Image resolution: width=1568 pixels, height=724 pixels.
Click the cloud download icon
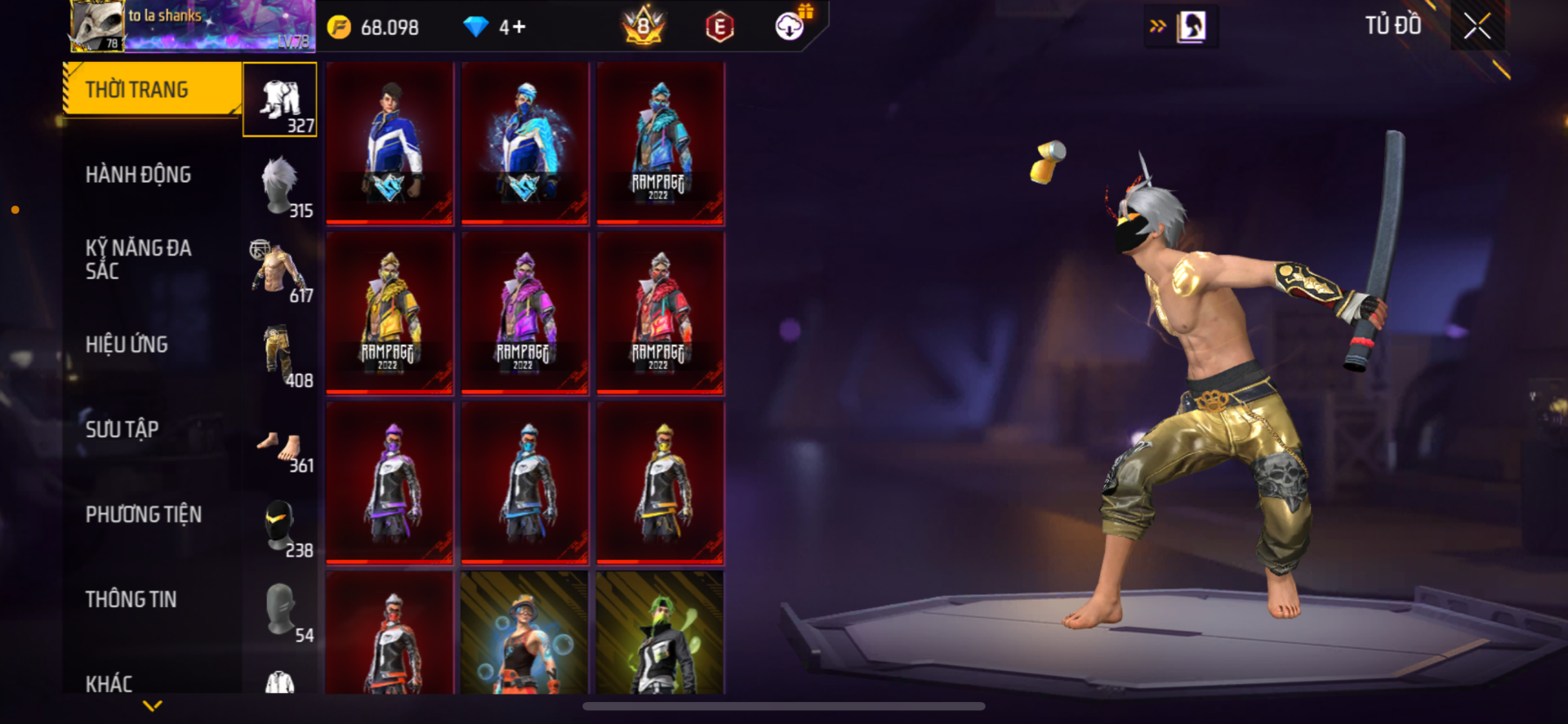coord(790,26)
